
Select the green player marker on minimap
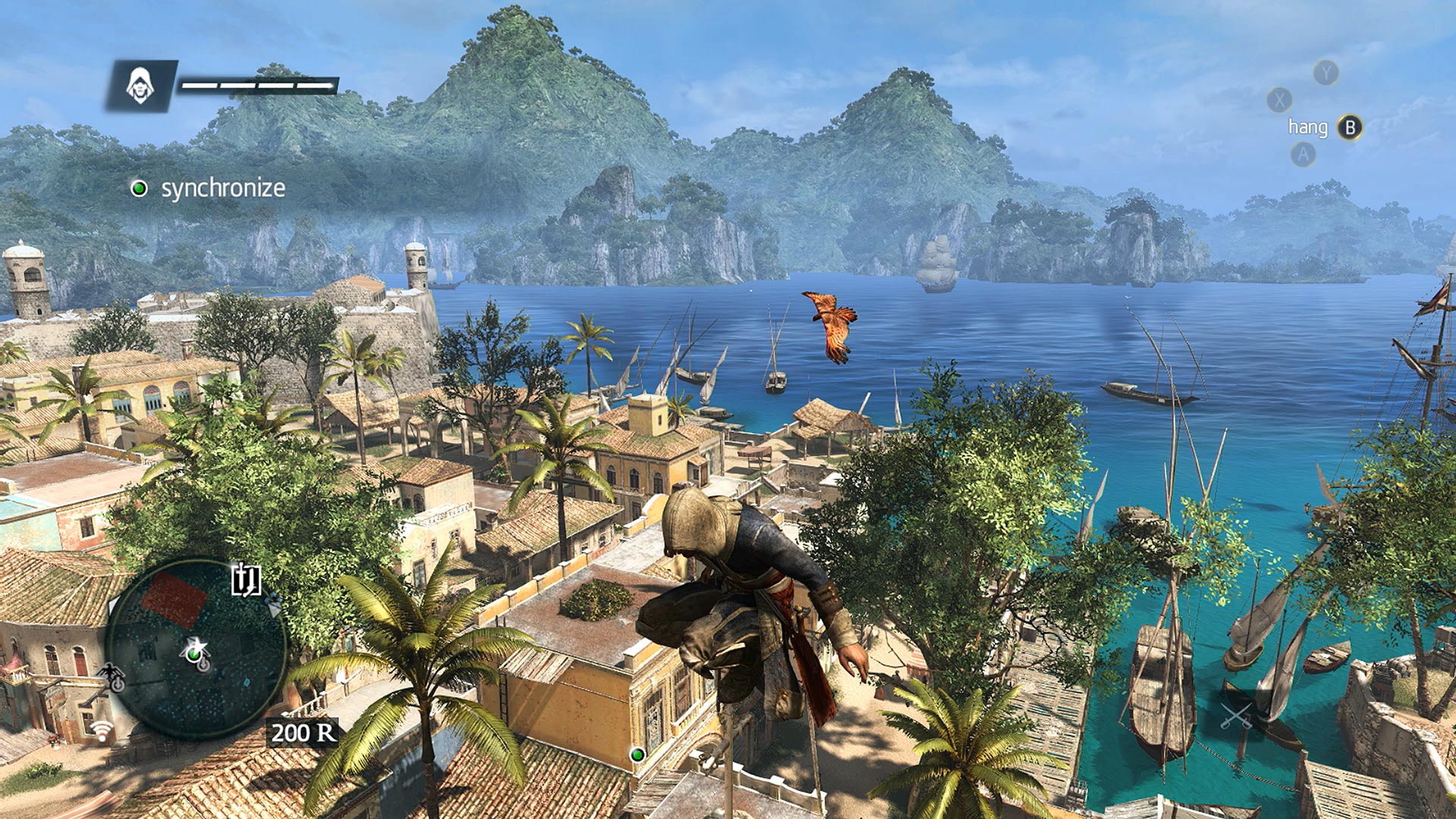click(195, 653)
